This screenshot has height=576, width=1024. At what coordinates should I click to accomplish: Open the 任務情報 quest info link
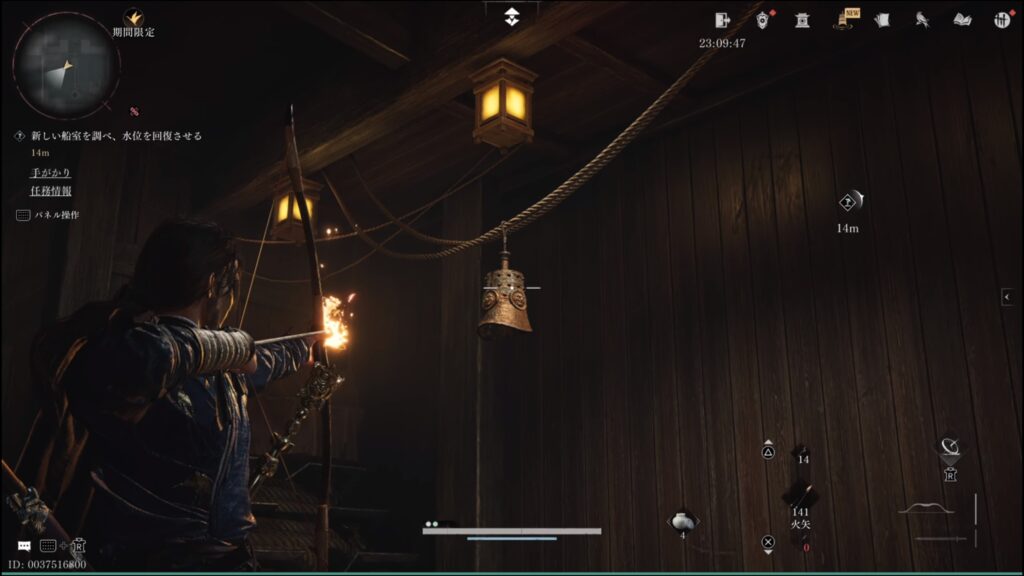coord(50,191)
